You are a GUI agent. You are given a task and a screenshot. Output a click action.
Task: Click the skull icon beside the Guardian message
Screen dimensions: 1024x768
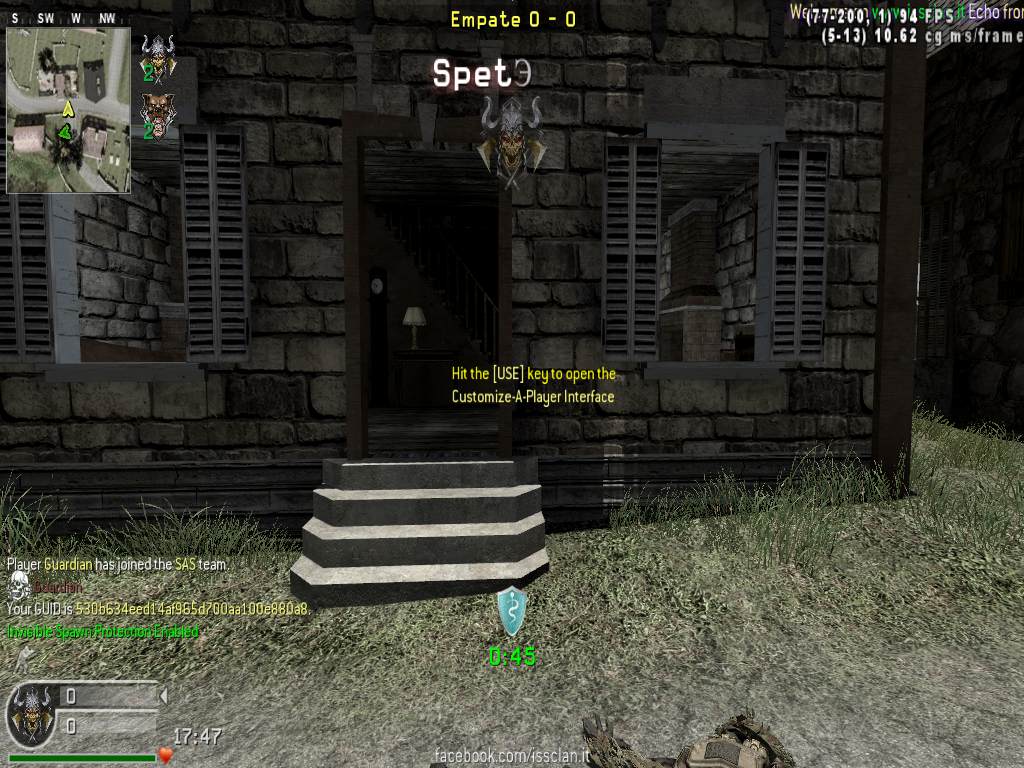click(x=17, y=586)
